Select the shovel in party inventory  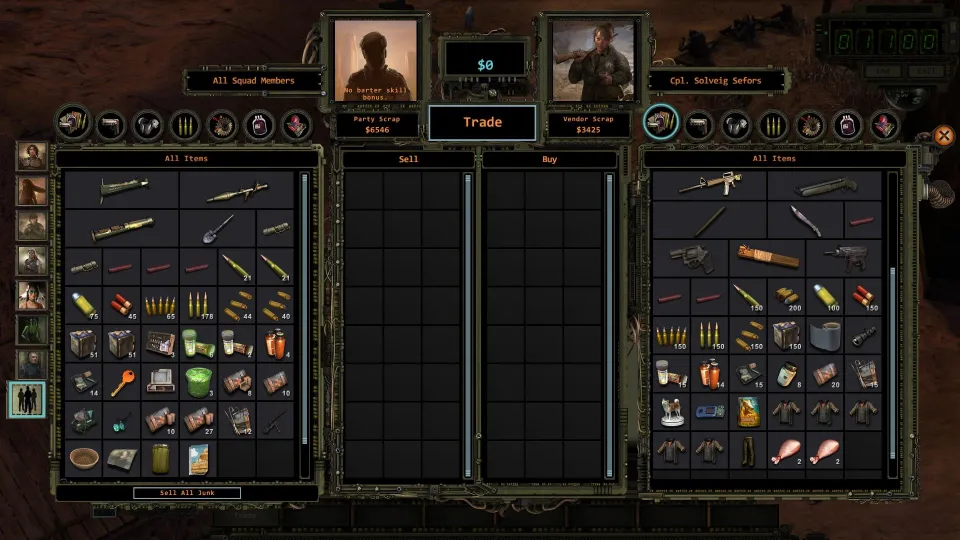click(x=218, y=228)
